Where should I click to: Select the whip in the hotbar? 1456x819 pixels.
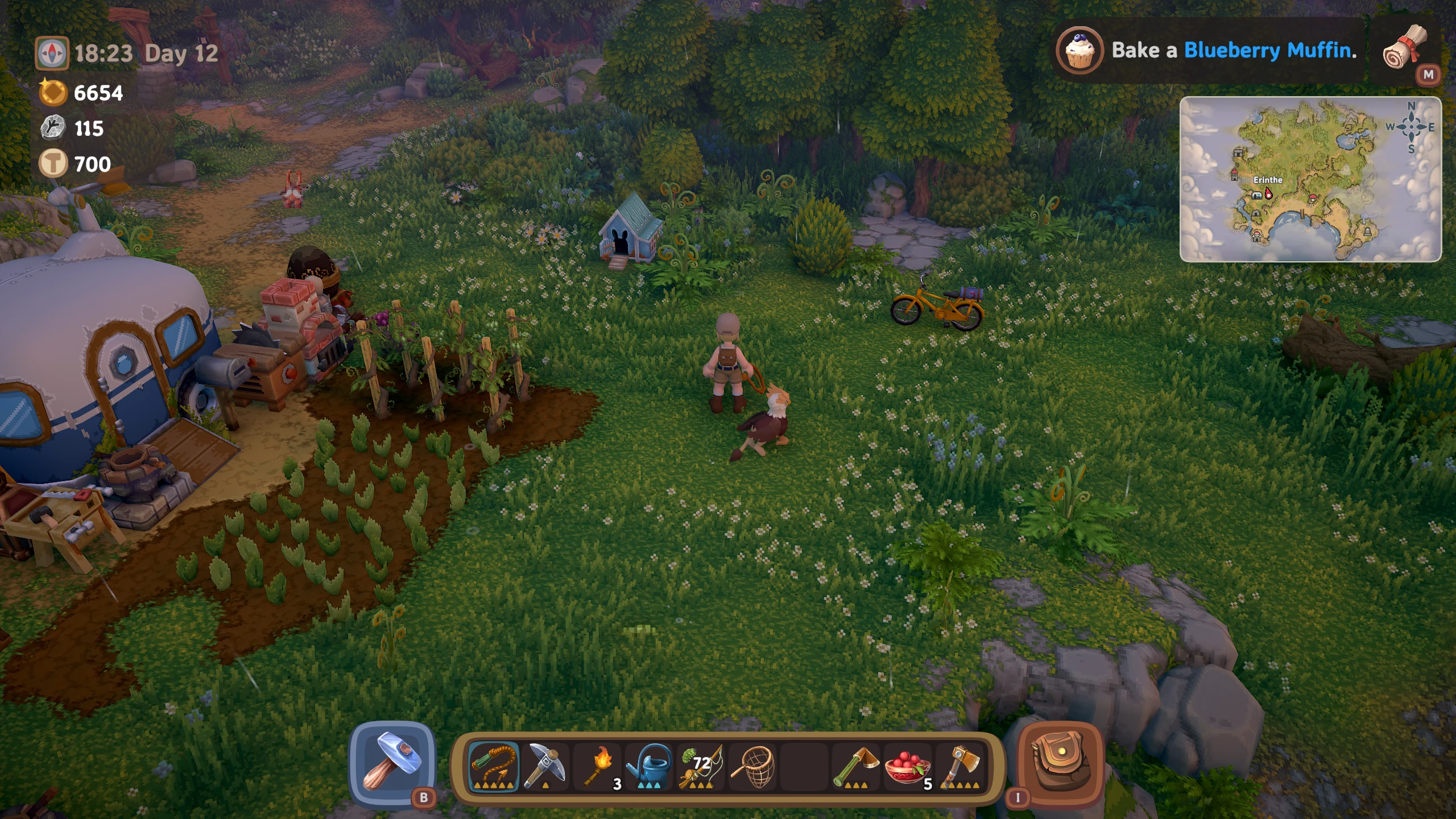tap(494, 766)
